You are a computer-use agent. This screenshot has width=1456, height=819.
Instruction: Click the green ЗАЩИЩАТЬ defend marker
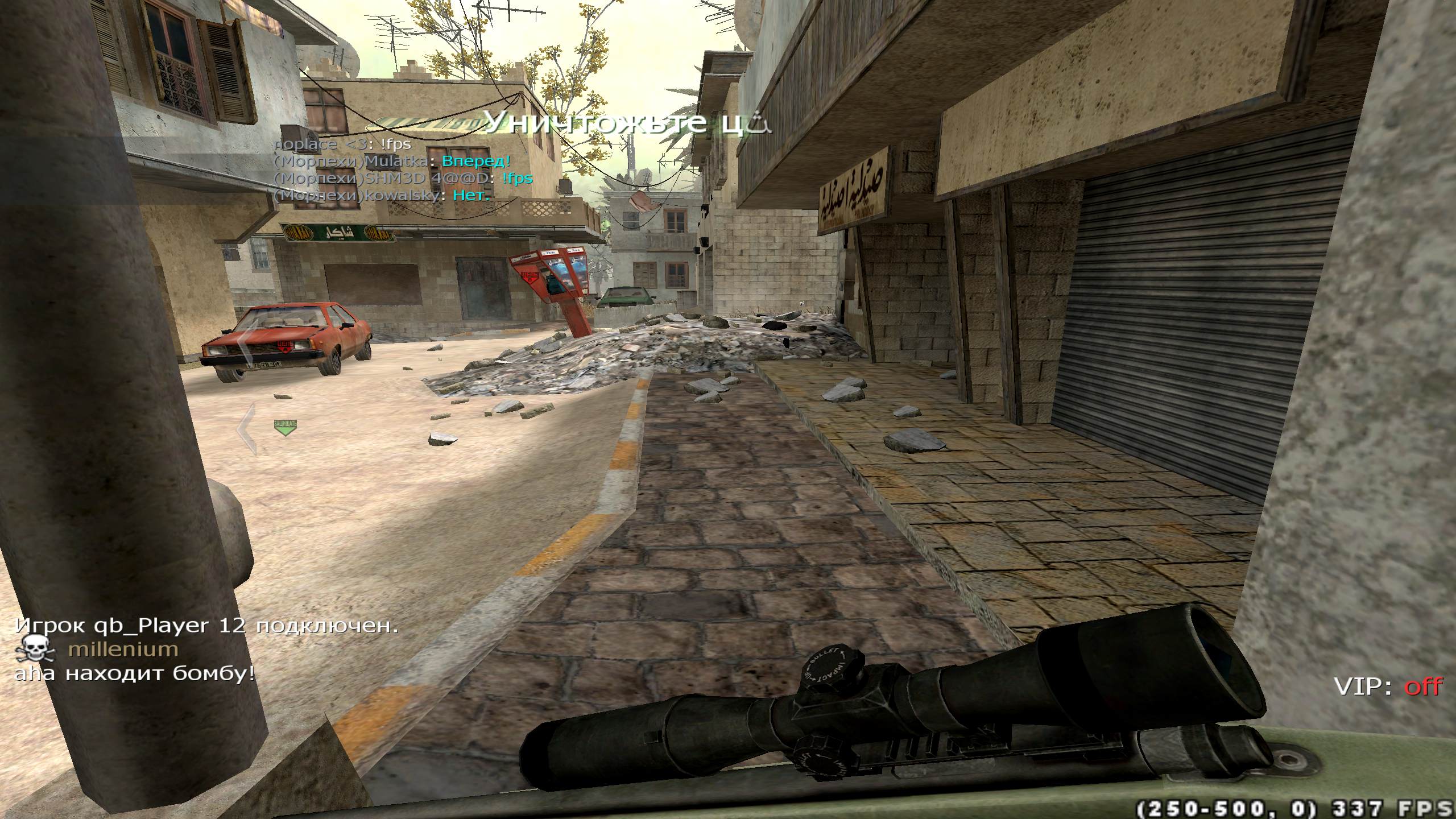286,427
